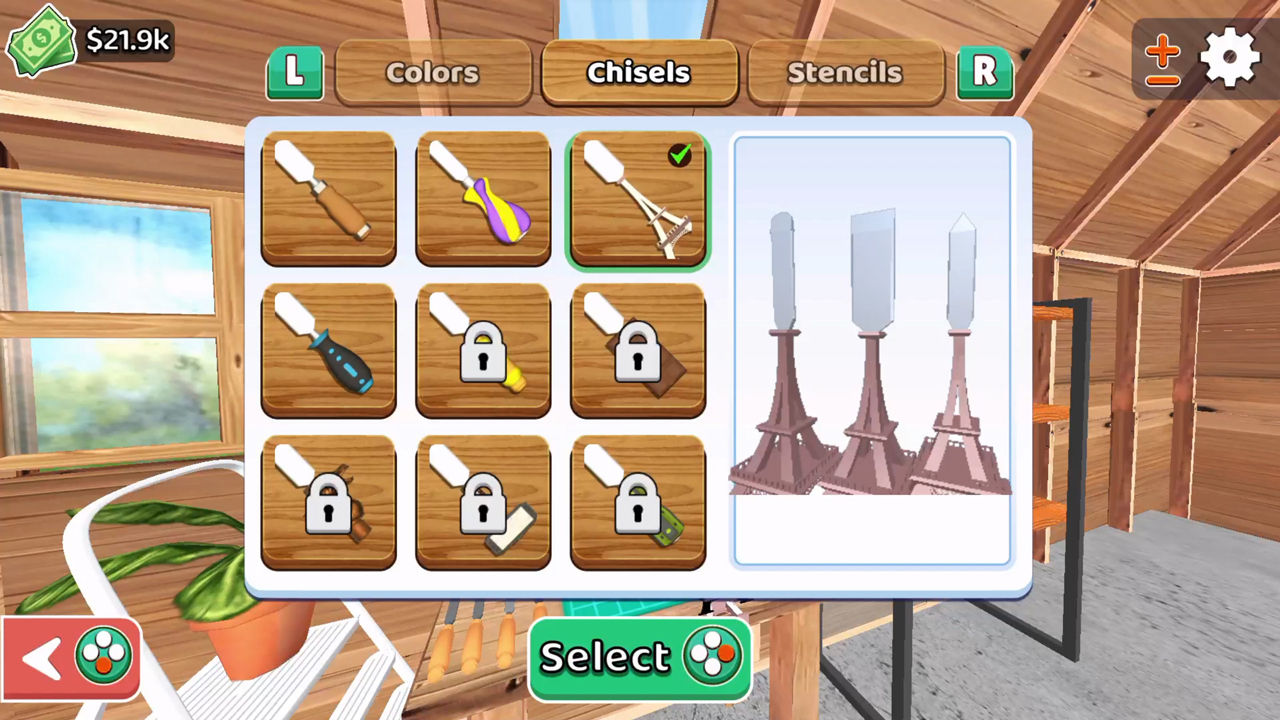Tap the L toggle button
1280x720 pixels.
pyautogui.click(x=294, y=71)
